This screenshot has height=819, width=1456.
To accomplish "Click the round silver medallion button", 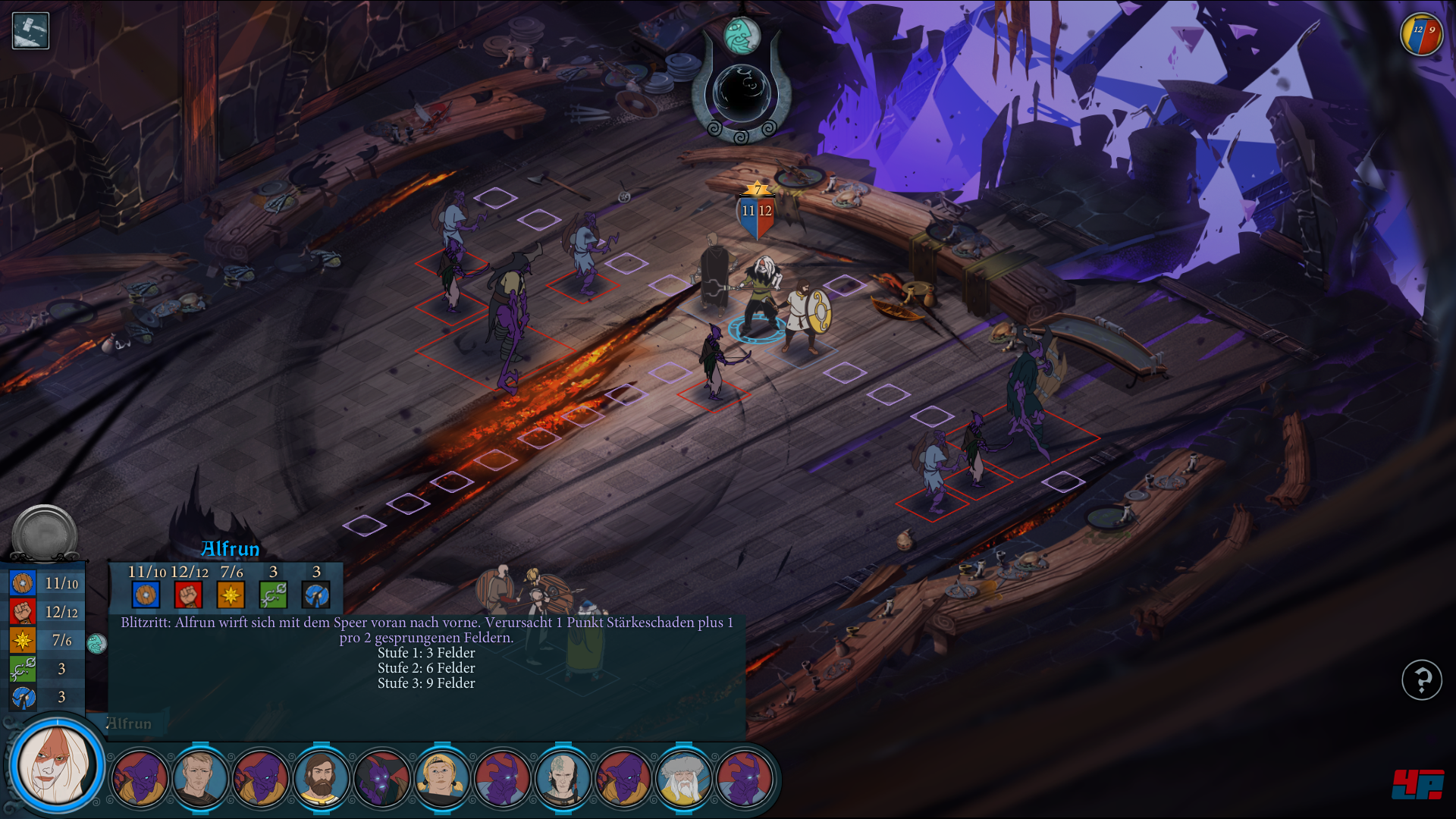I will 45,534.
